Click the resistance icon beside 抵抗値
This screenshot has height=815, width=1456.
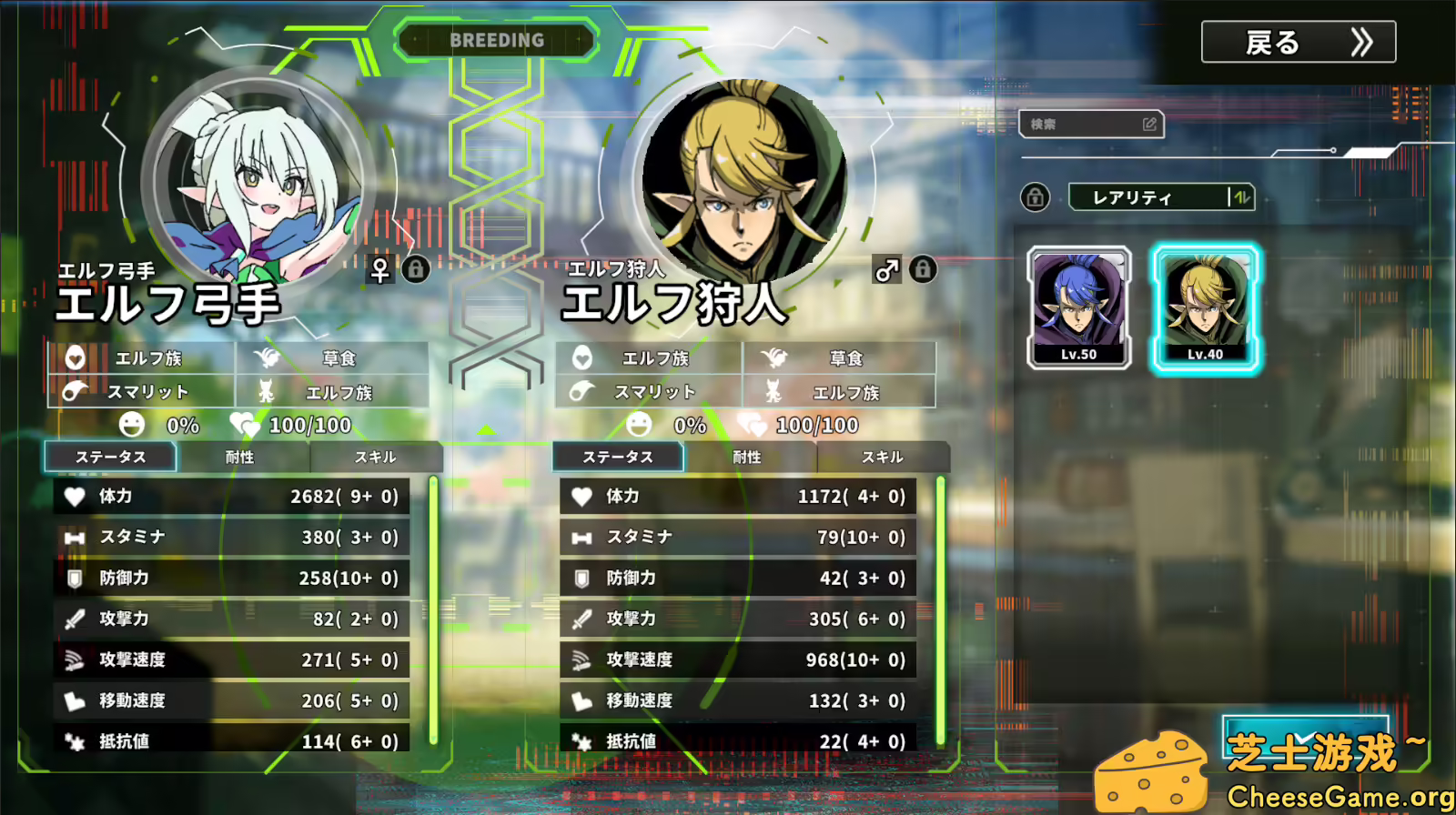click(x=75, y=742)
